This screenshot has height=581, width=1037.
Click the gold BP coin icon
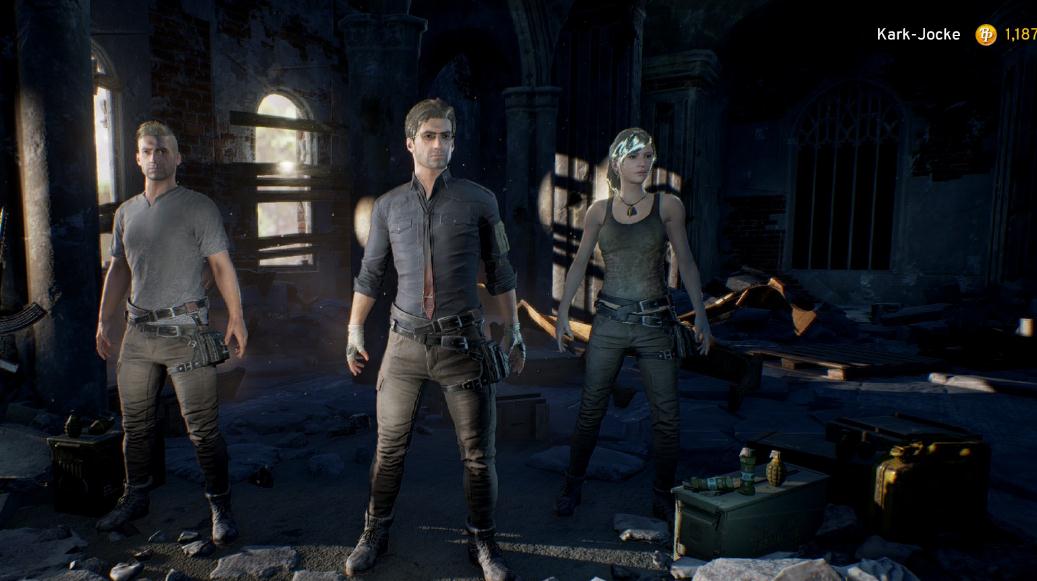point(986,35)
